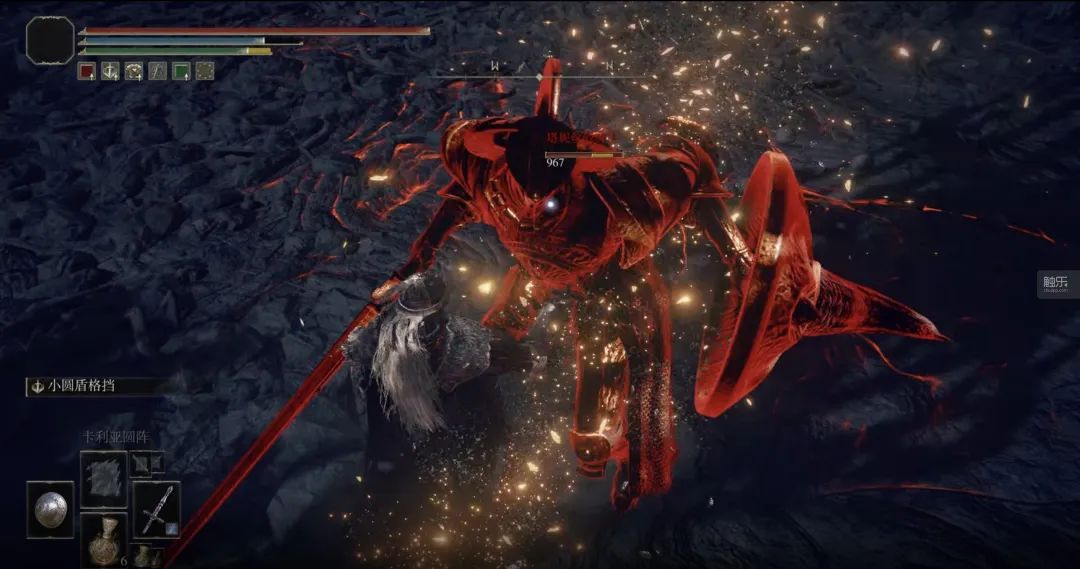
Task: Click the red health buff status icon
Action: [x=87, y=70]
